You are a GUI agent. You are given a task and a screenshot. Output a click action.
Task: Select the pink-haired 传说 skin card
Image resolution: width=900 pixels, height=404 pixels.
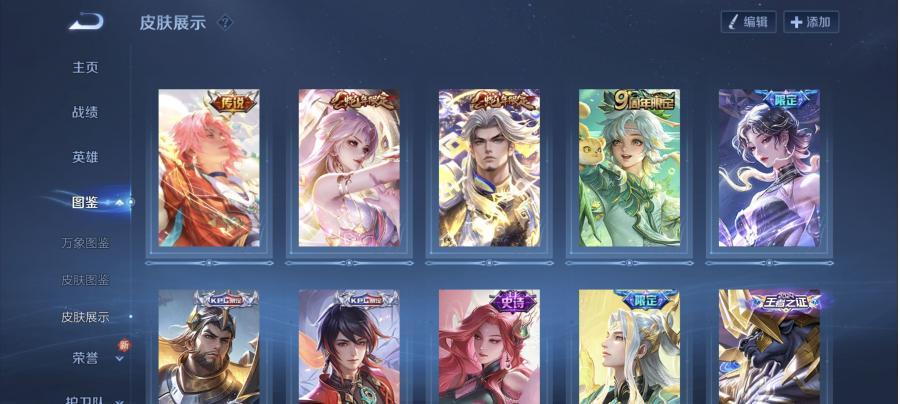point(209,168)
